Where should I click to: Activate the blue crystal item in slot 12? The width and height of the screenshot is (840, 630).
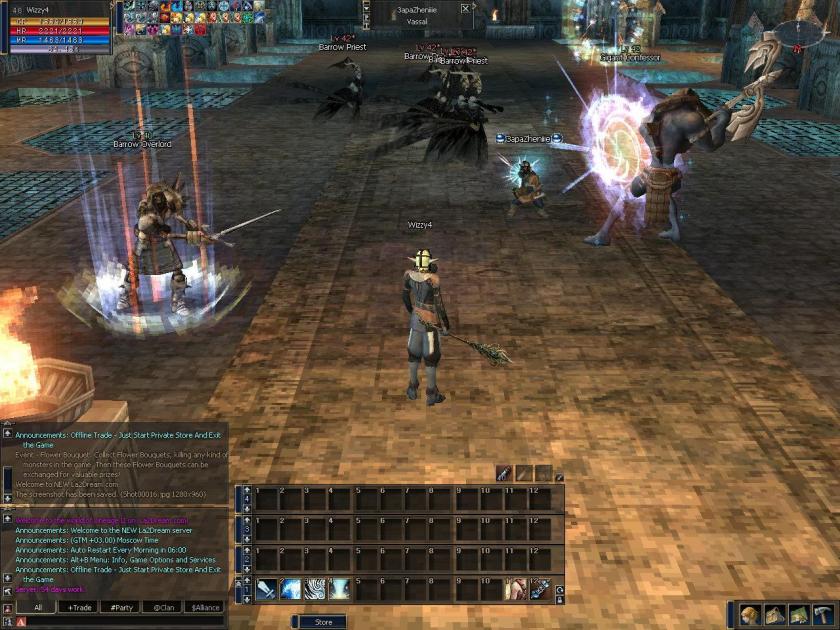click(x=540, y=590)
